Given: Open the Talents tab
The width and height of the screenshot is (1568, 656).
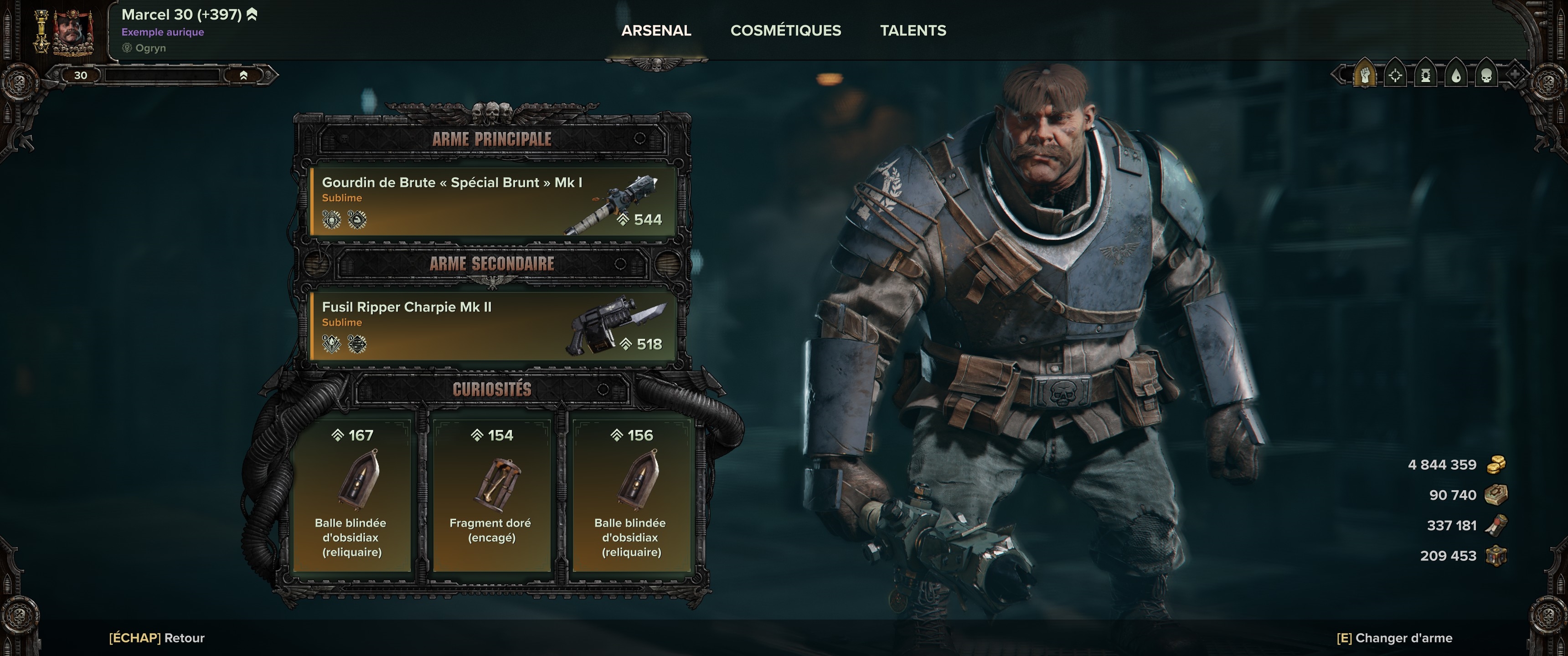Looking at the screenshot, I should [x=913, y=31].
